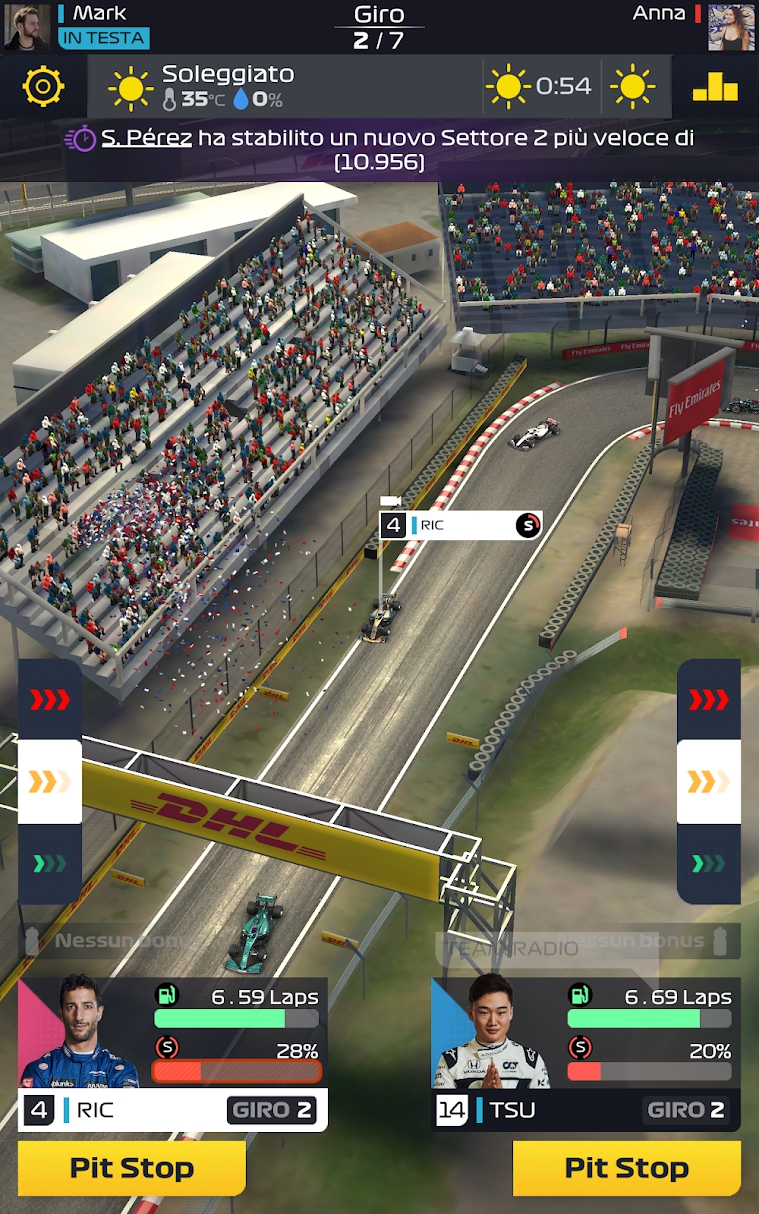Call Tsunoda's Pit Stop
This screenshot has height=1214, width=759.
click(626, 1168)
